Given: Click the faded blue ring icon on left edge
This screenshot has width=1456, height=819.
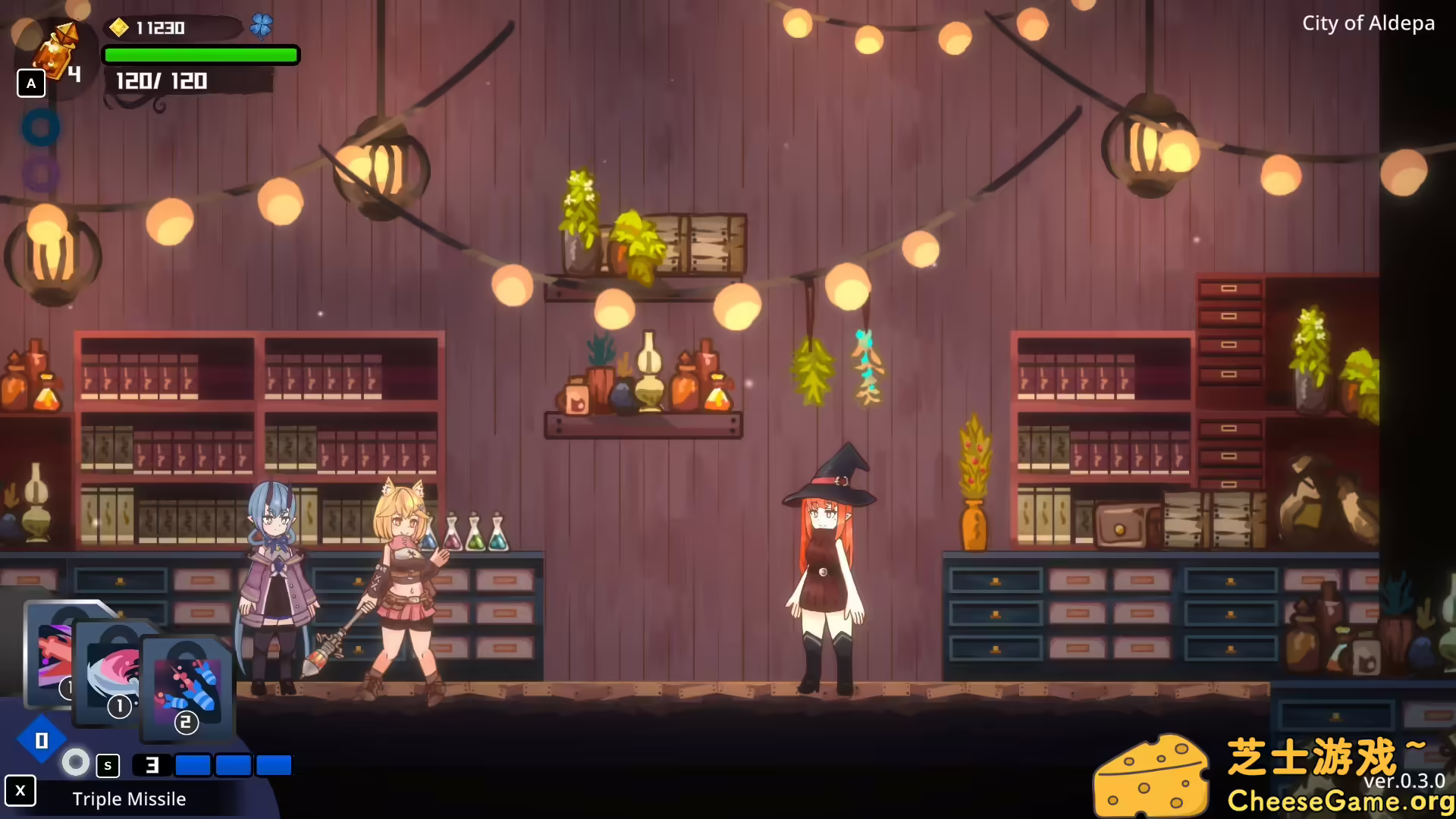Looking at the screenshot, I should (x=42, y=127).
